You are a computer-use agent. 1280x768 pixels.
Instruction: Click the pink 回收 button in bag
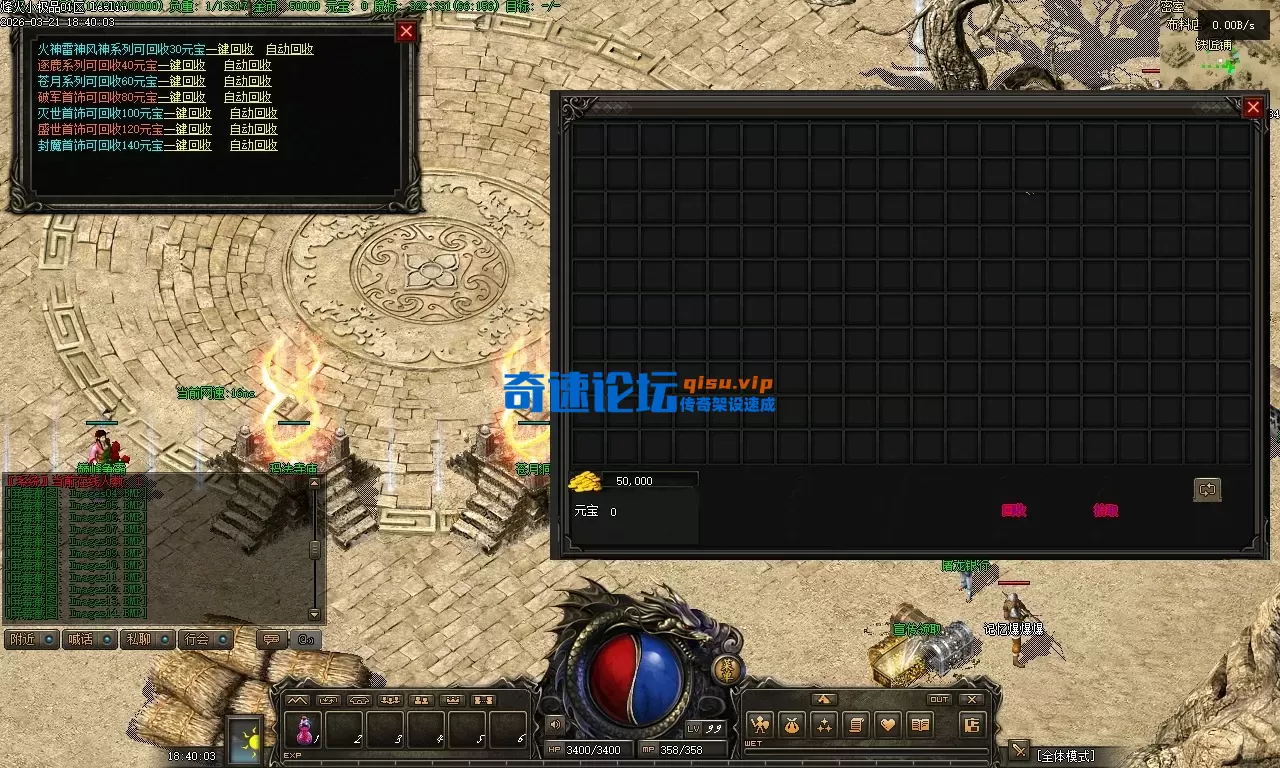coord(1014,510)
